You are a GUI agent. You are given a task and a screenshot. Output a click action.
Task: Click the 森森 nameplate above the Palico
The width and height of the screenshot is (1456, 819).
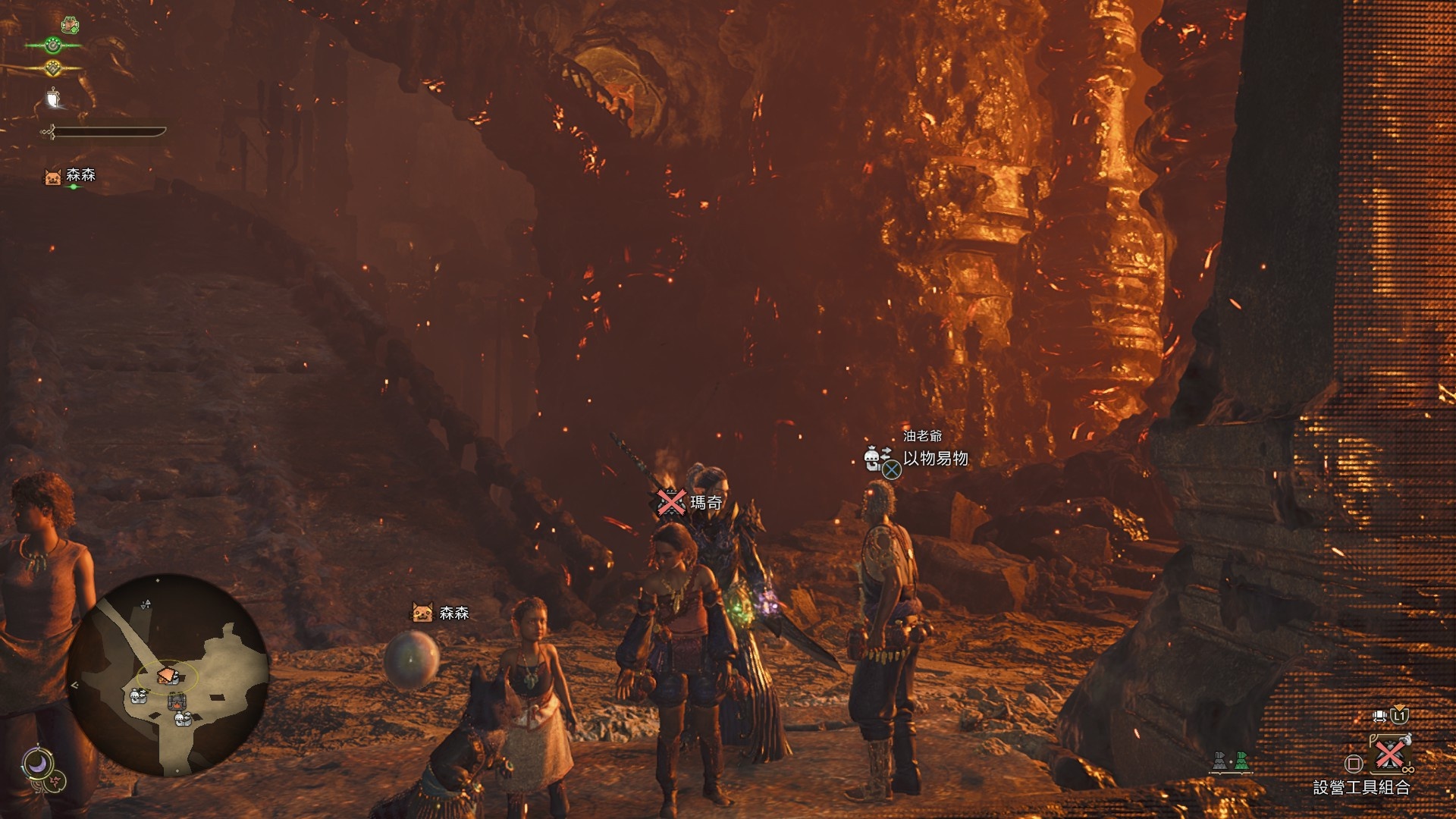coord(453,613)
